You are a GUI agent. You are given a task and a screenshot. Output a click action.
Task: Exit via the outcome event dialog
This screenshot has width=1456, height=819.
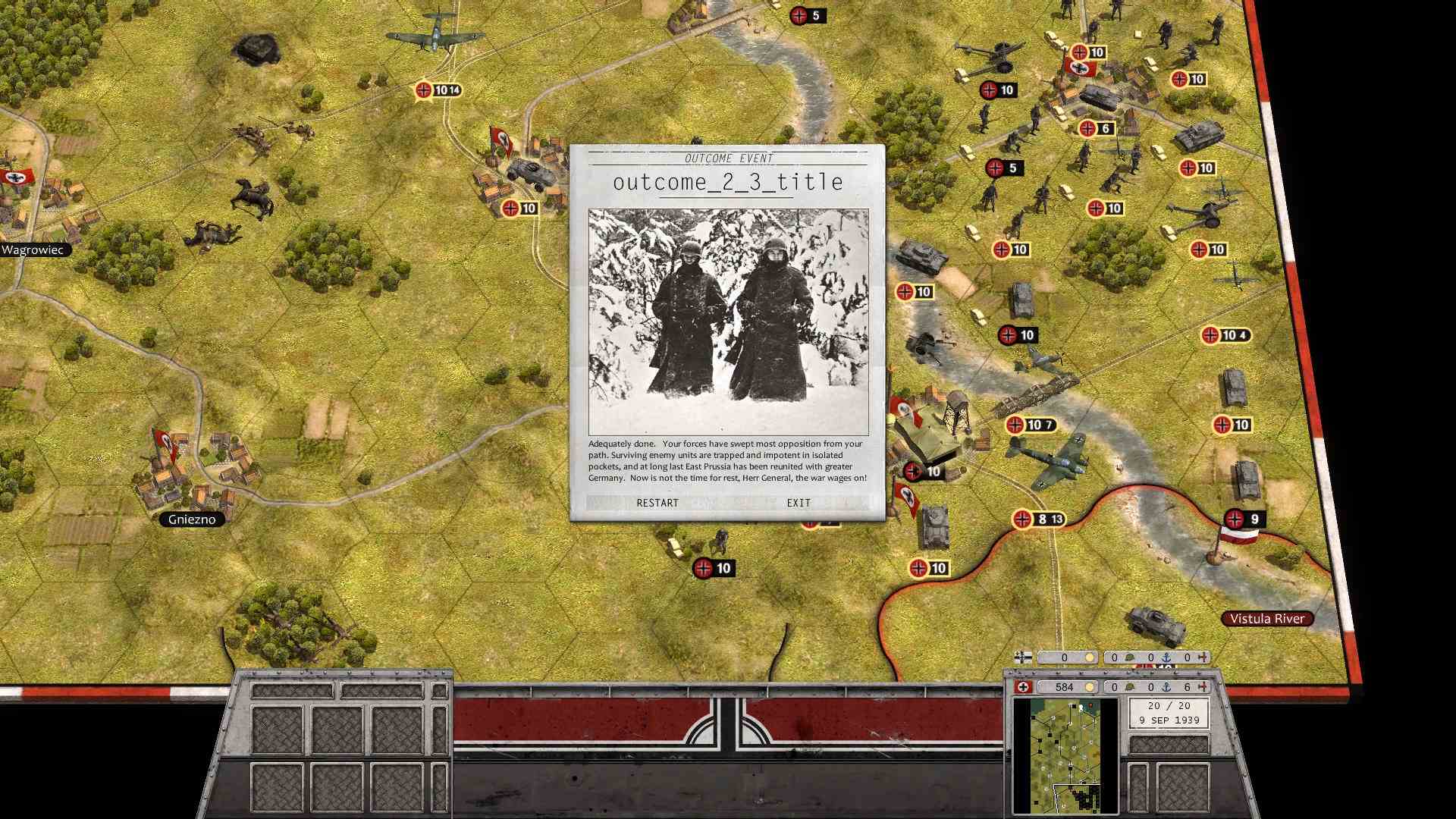coord(799,503)
